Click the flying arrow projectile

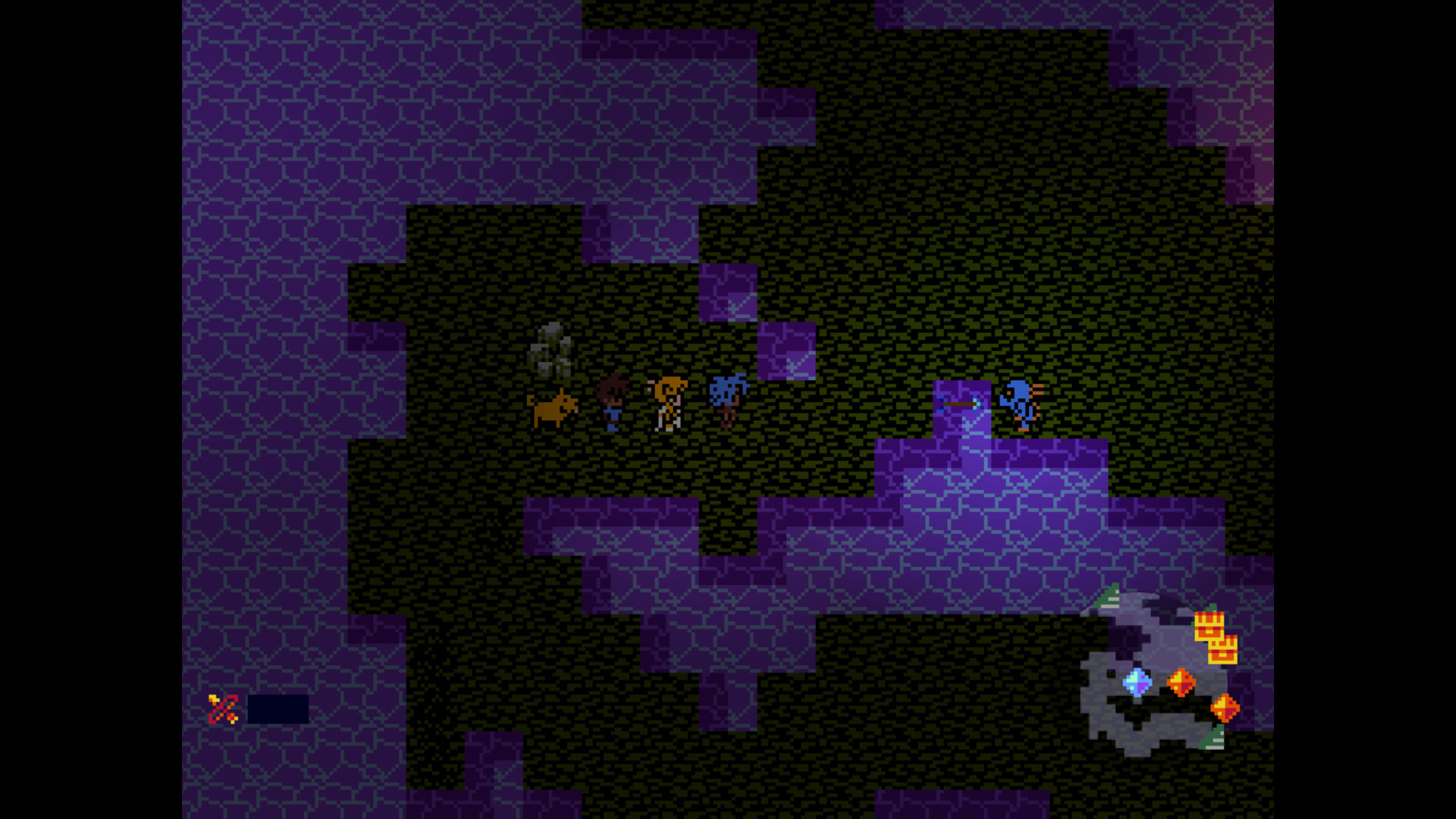(x=959, y=404)
